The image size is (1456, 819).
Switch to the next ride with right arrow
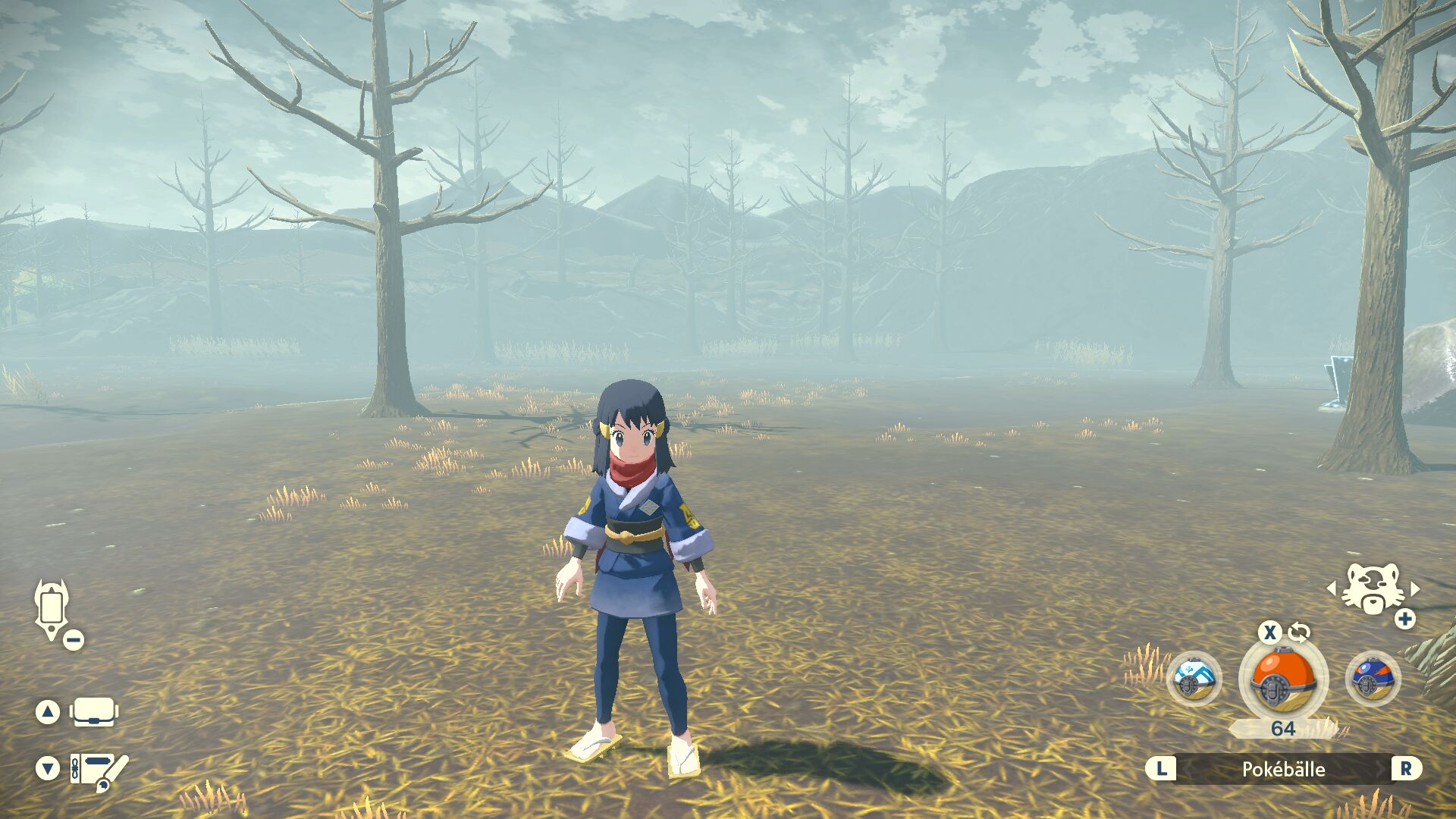tap(1415, 589)
